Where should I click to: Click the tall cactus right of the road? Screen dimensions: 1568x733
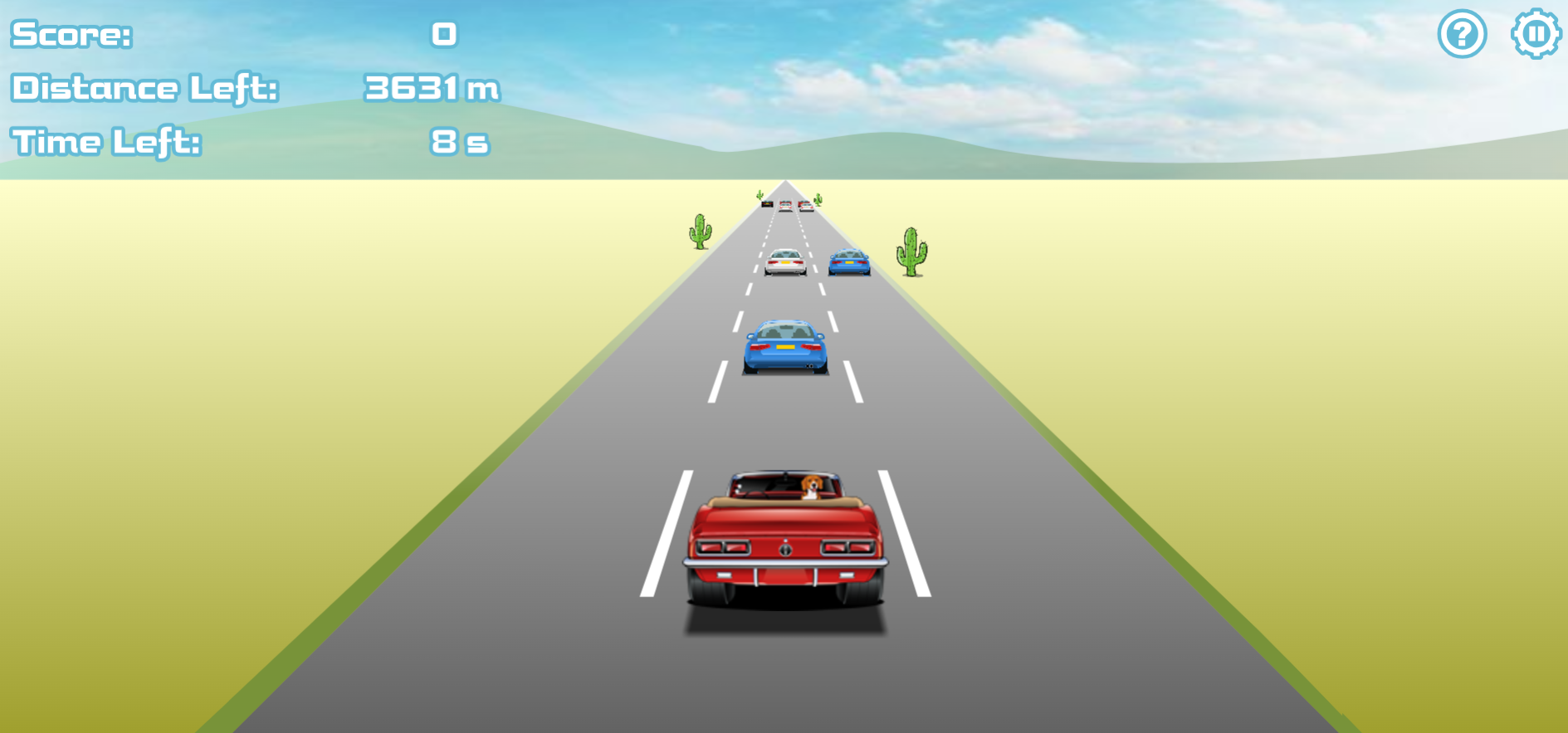pos(911,253)
